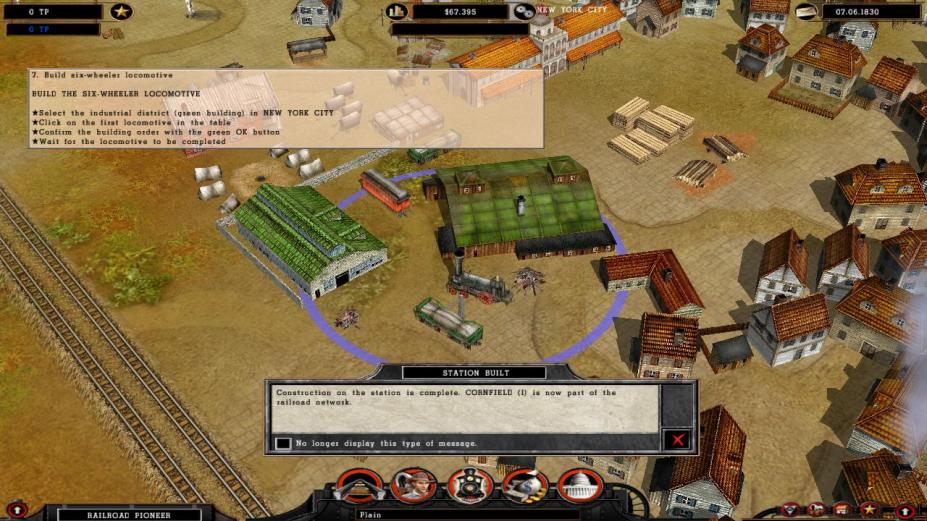The width and height of the screenshot is (927, 521).
Task: Open the locomotive menu button
Action: tap(470, 486)
